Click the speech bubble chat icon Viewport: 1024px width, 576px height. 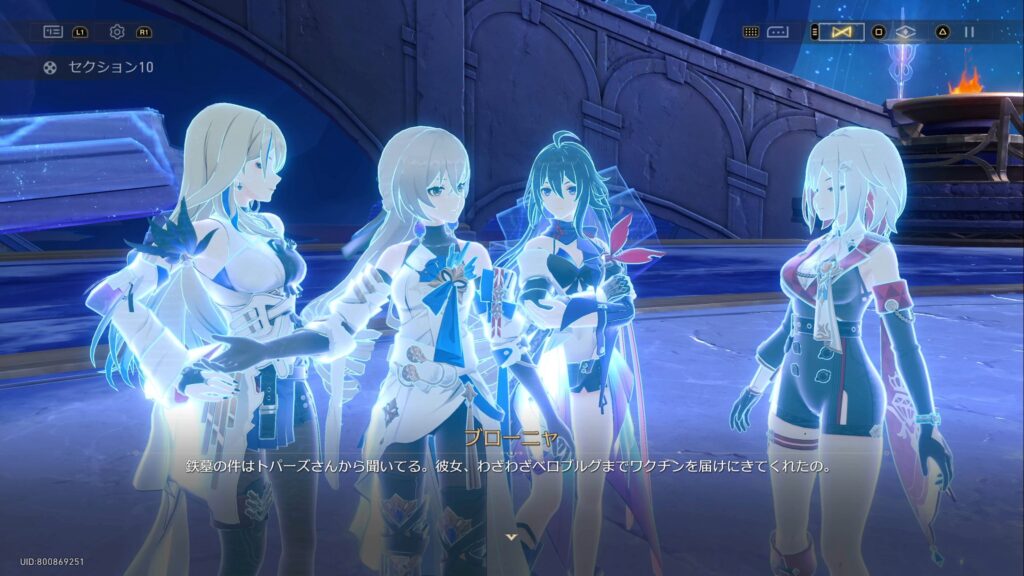point(778,32)
